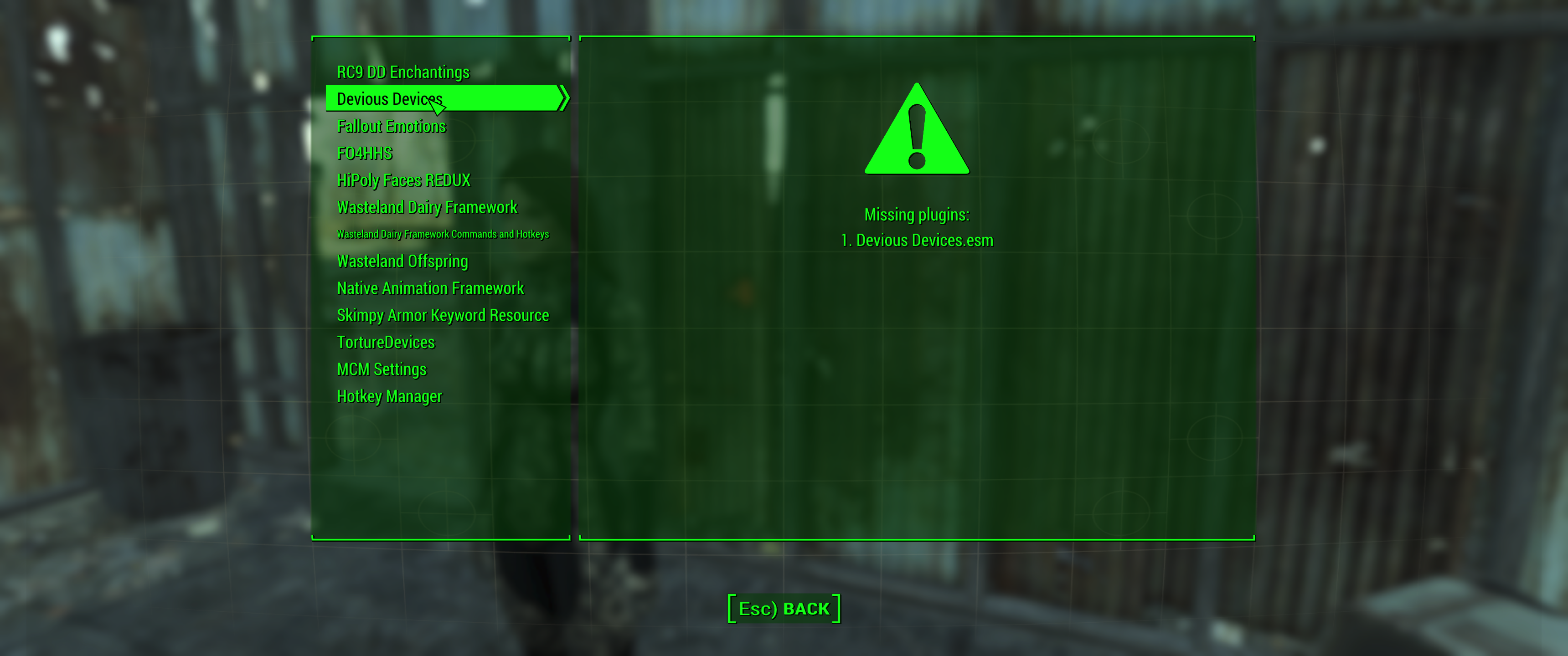
Task: Open Wasteland Dairy Framework Commands and Hotkeys
Action: [x=443, y=234]
